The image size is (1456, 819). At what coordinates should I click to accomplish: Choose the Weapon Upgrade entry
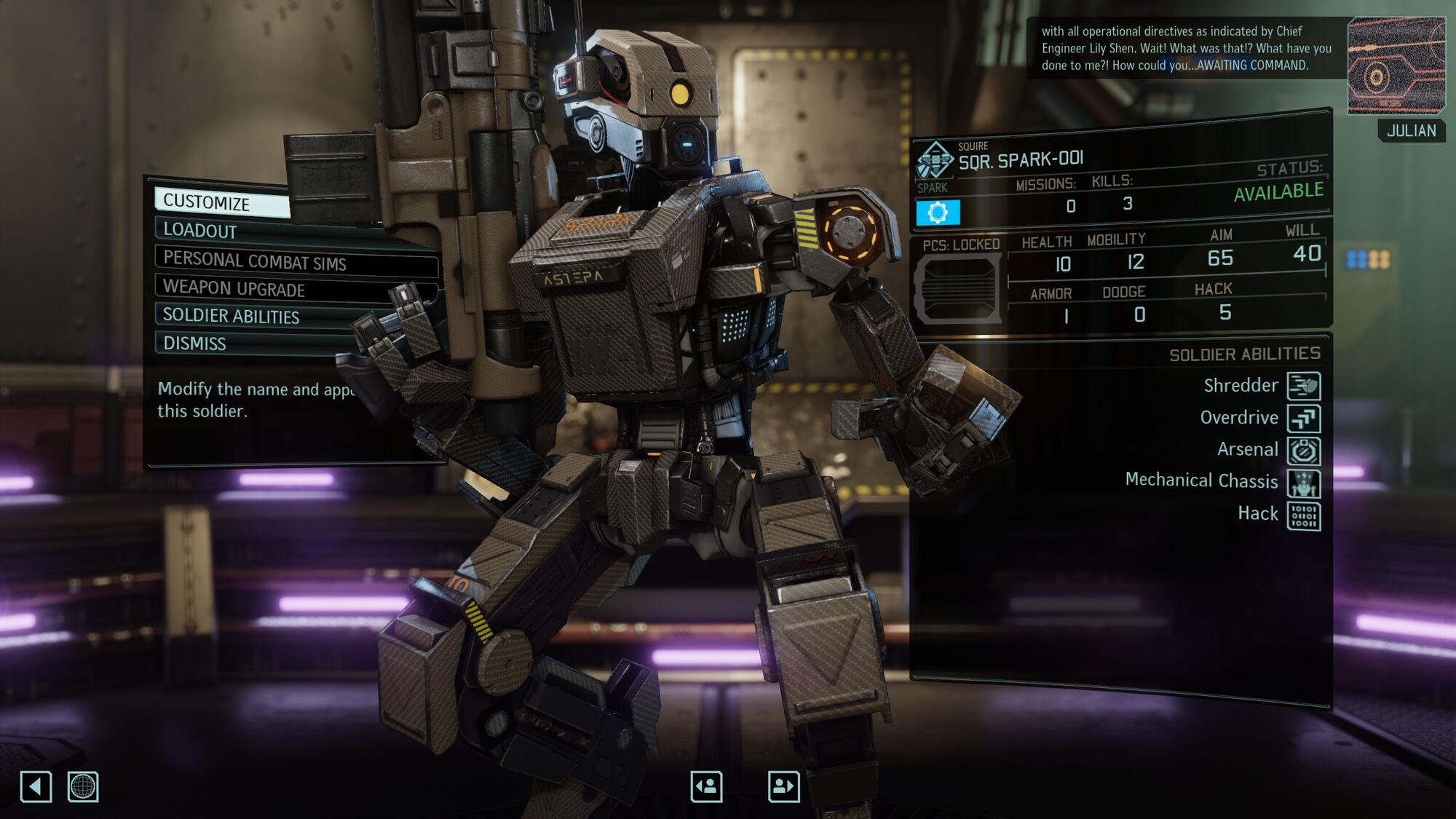(x=234, y=288)
